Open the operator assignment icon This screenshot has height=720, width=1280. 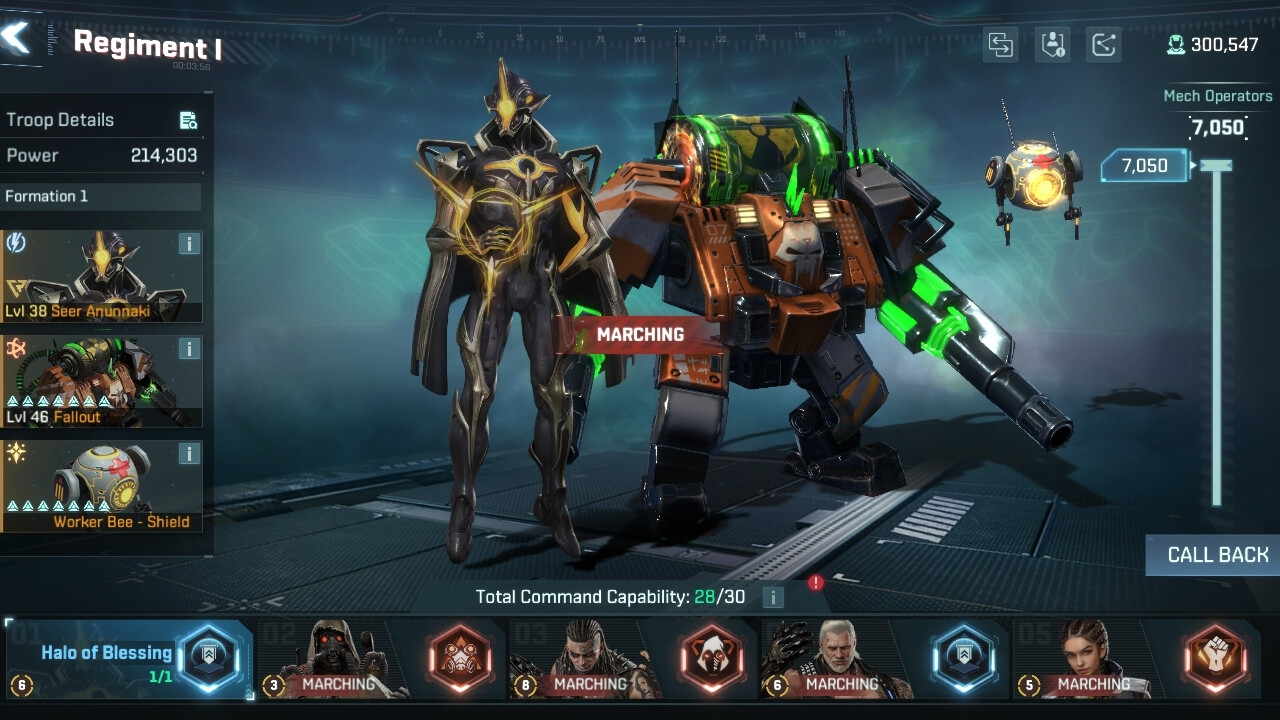click(1052, 45)
